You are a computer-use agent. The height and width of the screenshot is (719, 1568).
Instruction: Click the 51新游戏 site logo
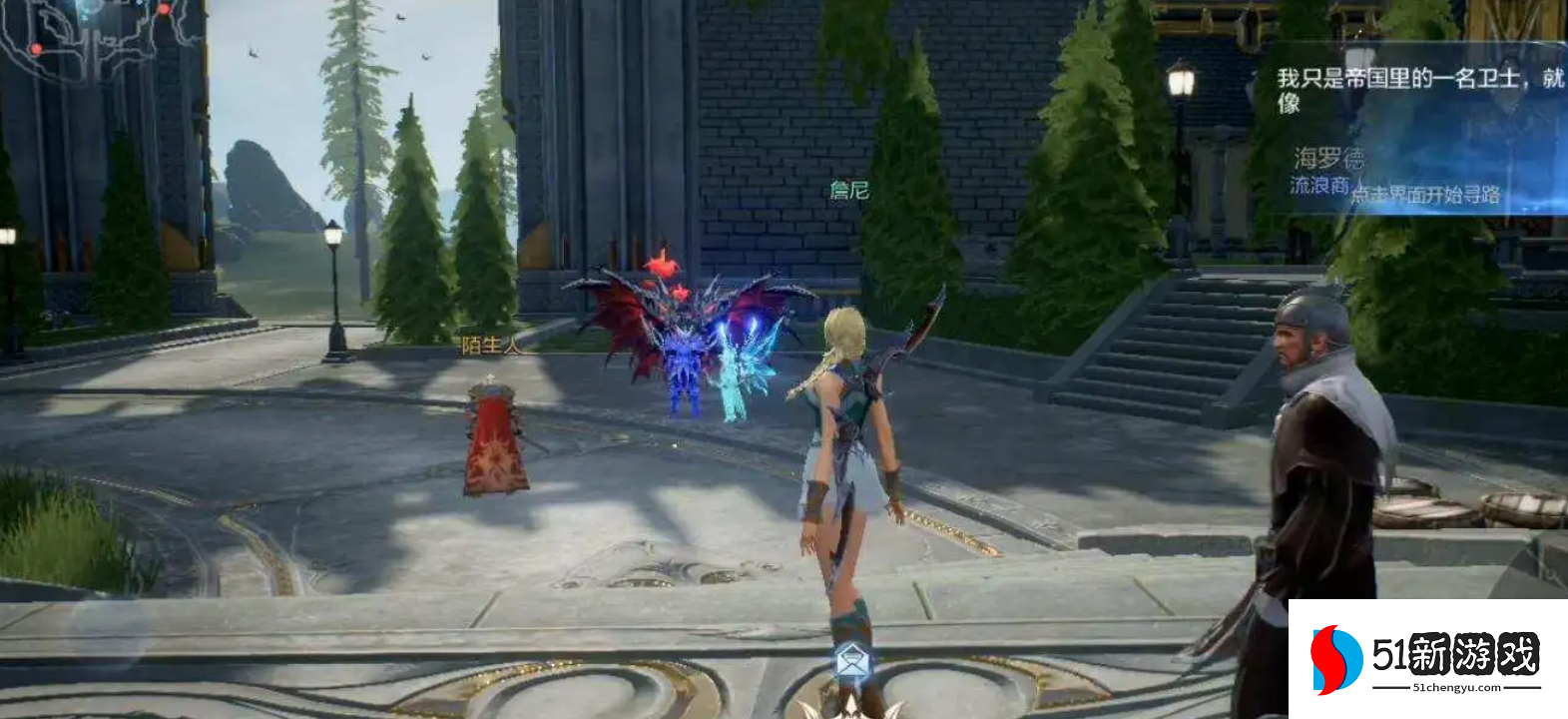coord(1426,658)
